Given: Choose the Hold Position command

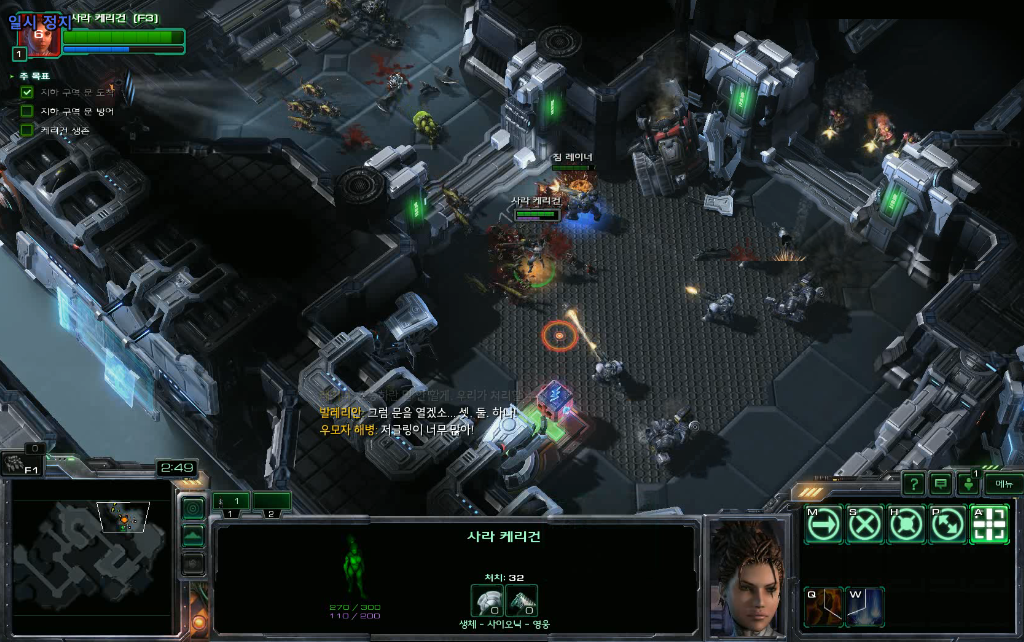Looking at the screenshot, I should pos(906,525).
